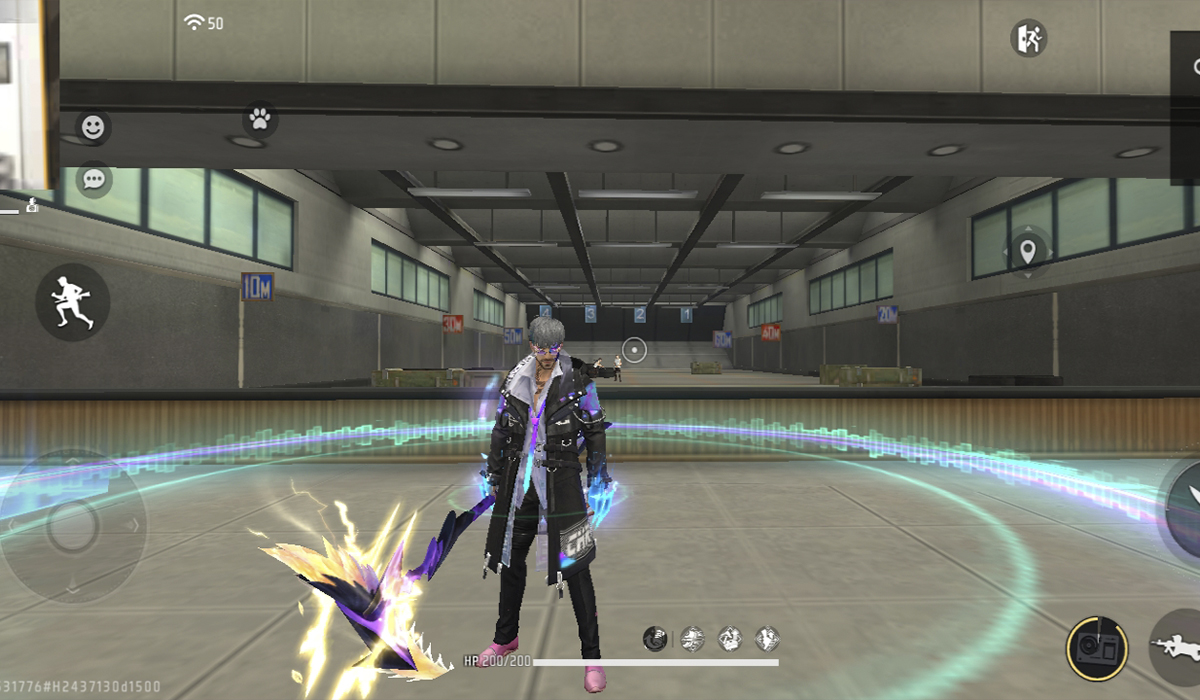Tap the prone soldier stance button

(1177, 647)
